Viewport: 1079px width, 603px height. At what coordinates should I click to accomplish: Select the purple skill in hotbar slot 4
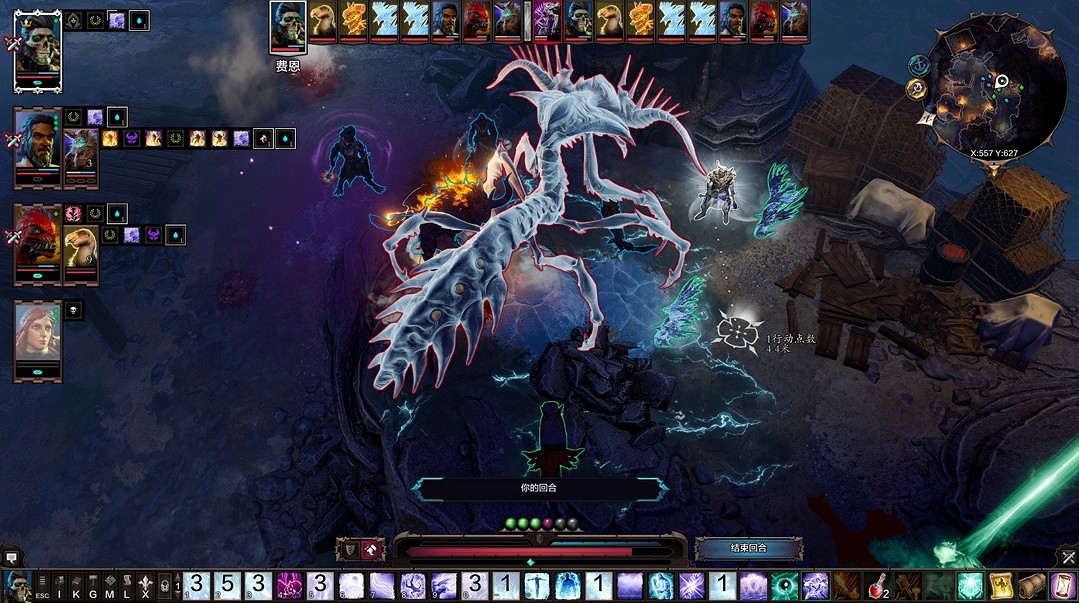coord(289,586)
